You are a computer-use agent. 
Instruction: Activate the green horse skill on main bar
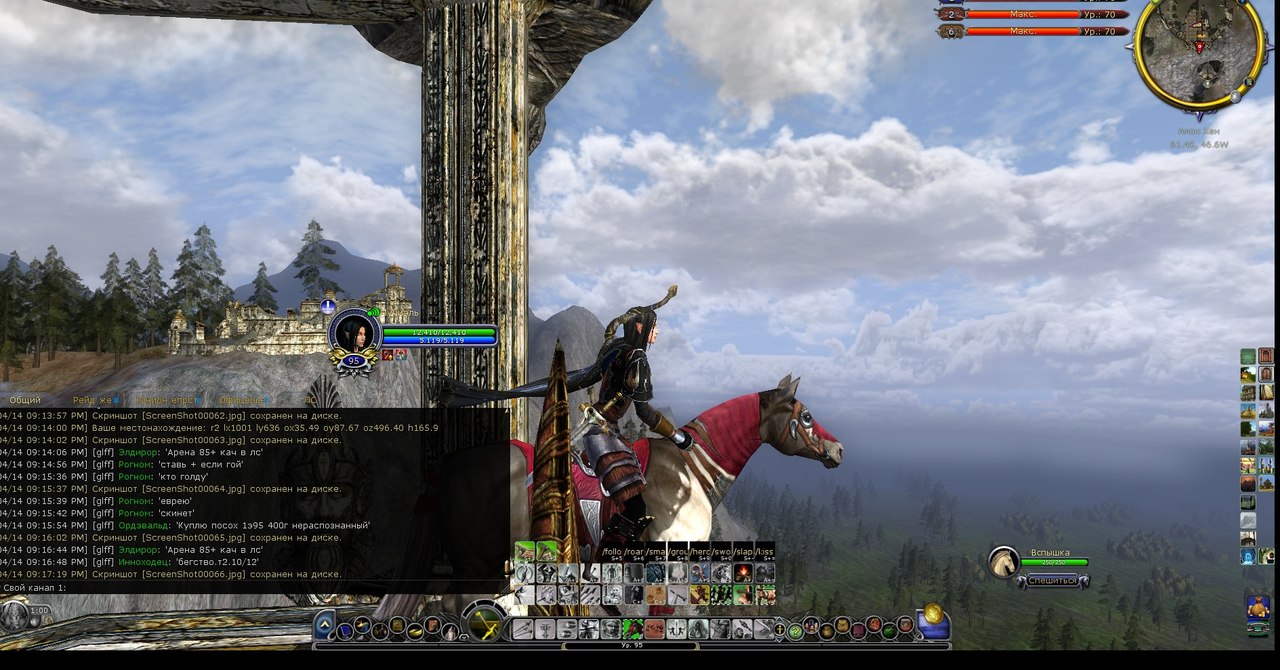click(x=633, y=629)
